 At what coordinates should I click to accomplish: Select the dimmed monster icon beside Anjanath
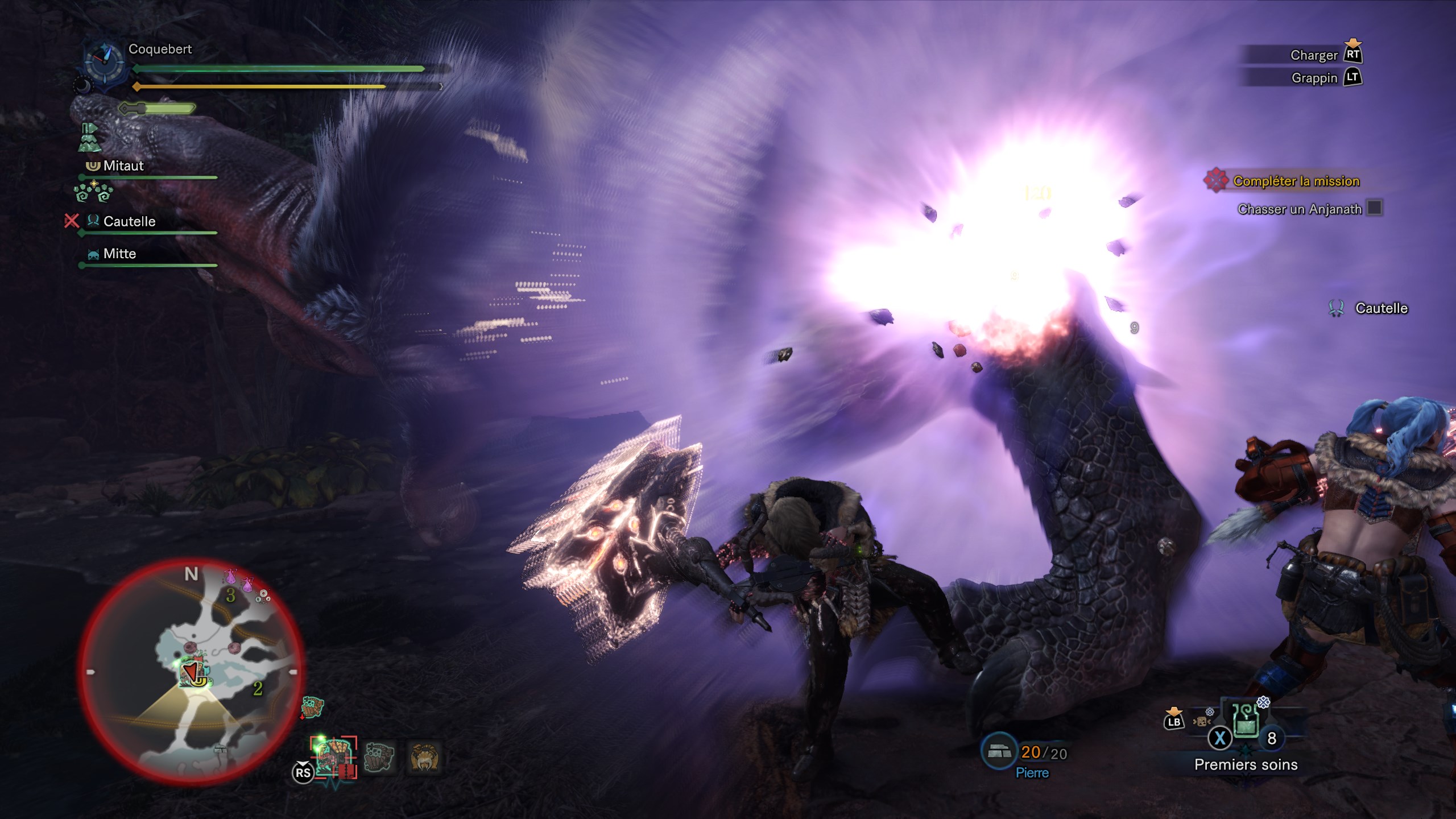pos(379,758)
